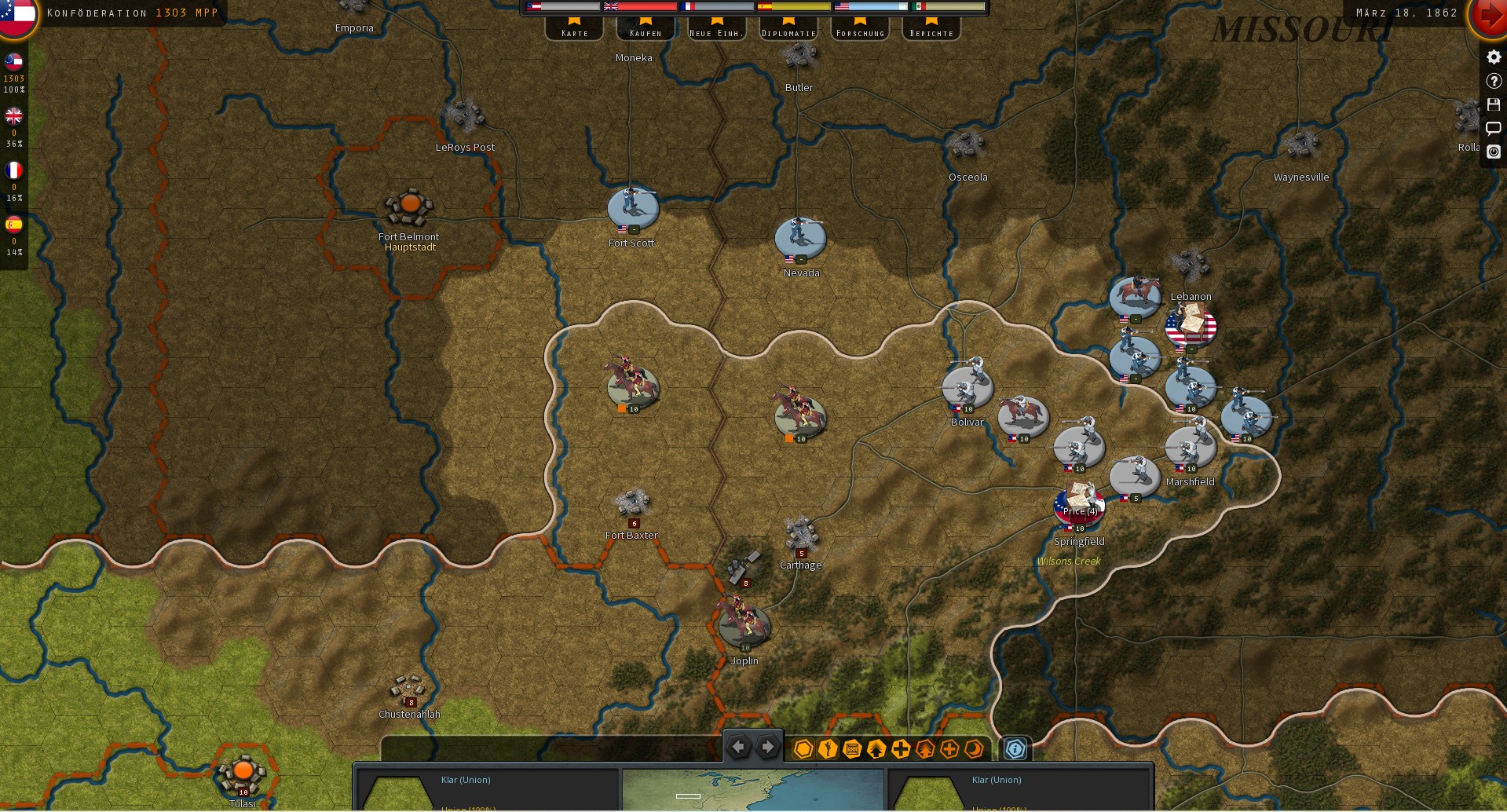Open the settings gear icon

pos(1492,57)
